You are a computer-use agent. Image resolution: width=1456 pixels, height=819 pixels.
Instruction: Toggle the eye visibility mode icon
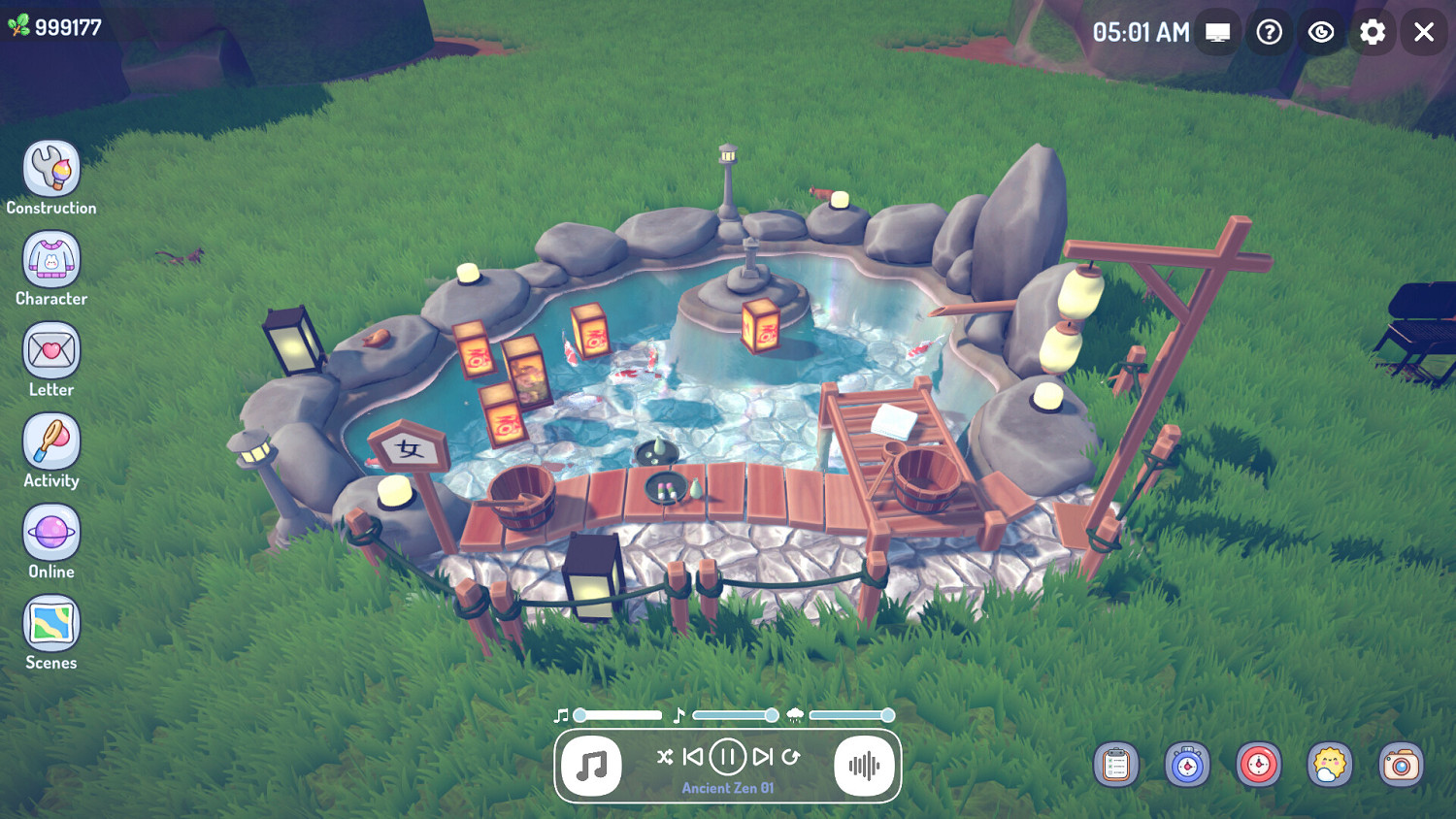[1321, 32]
